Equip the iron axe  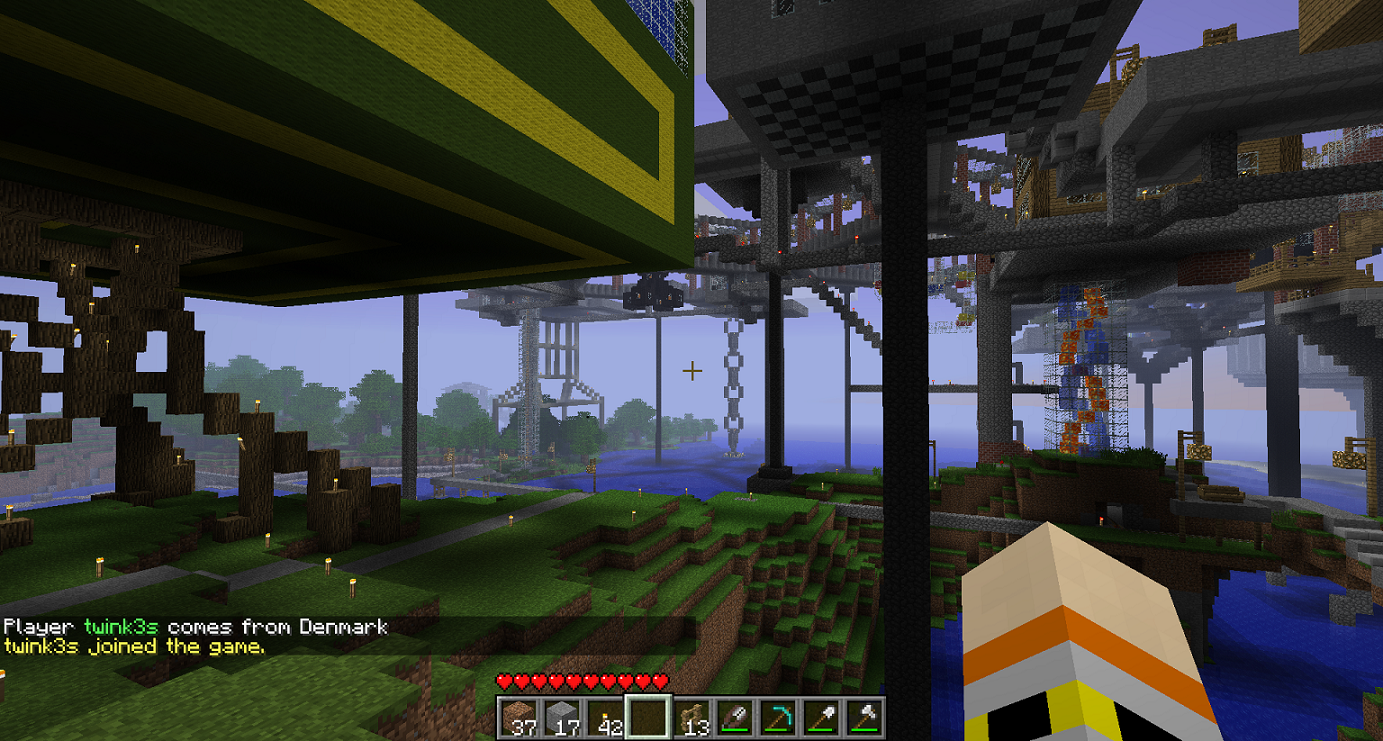pos(863,717)
